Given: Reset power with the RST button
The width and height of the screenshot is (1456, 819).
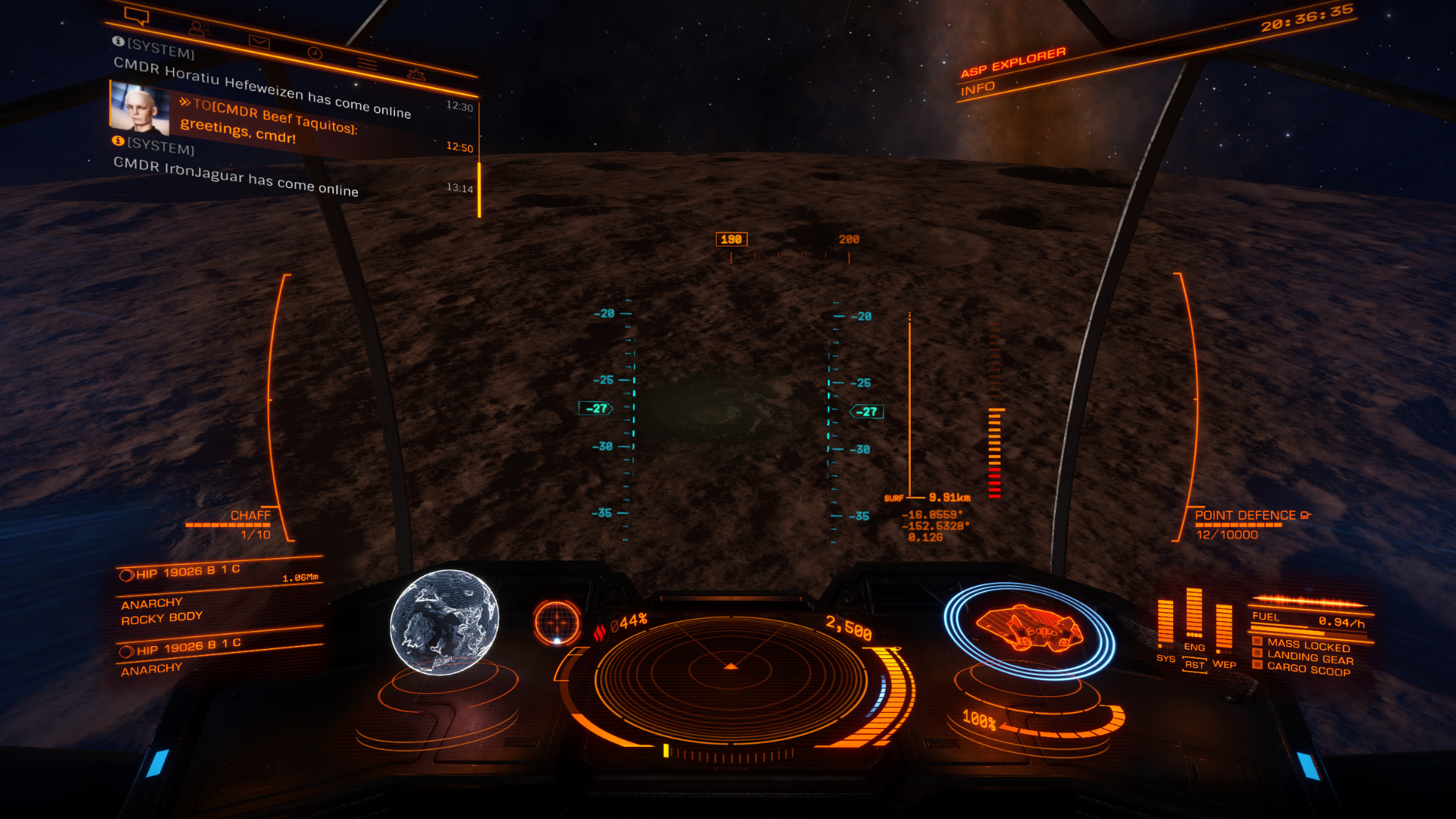Looking at the screenshot, I should click(1194, 665).
